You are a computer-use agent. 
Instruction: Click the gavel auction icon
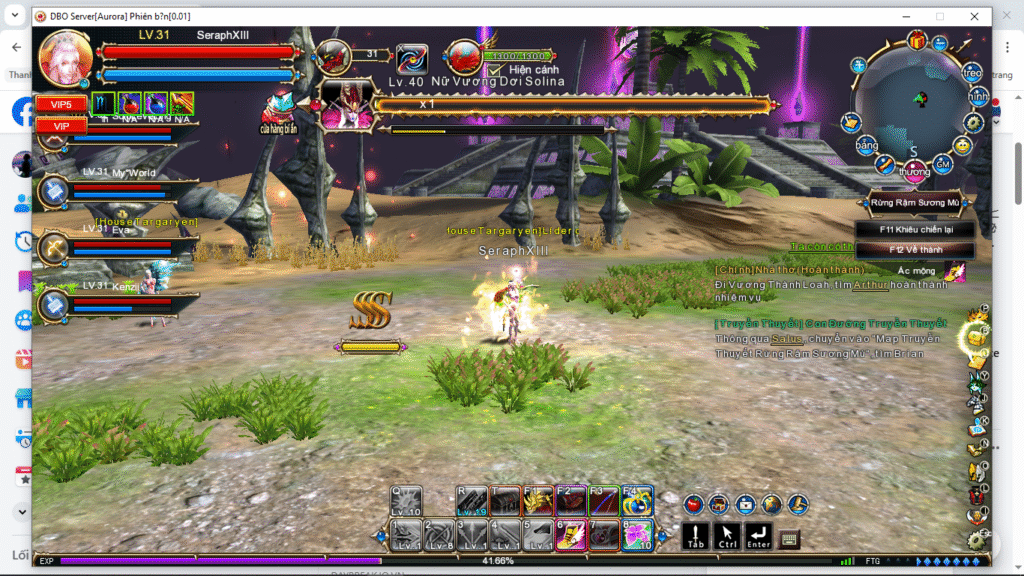click(797, 504)
